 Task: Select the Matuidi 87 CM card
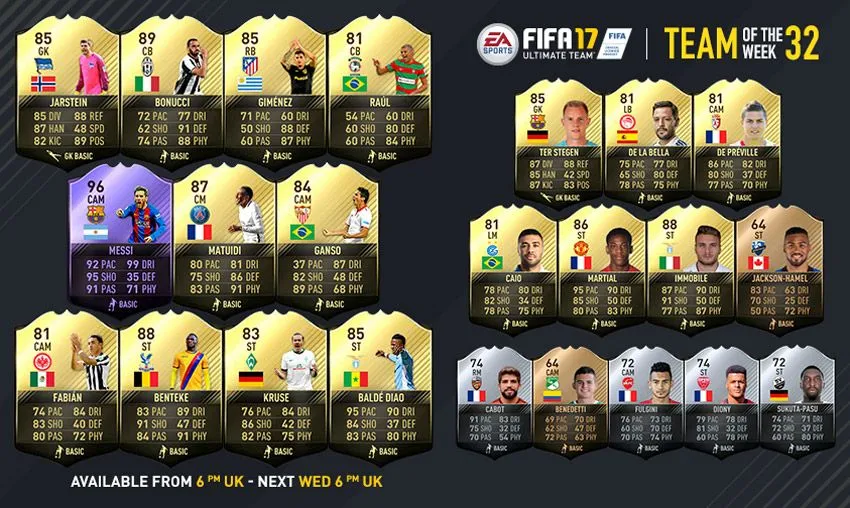pos(223,240)
